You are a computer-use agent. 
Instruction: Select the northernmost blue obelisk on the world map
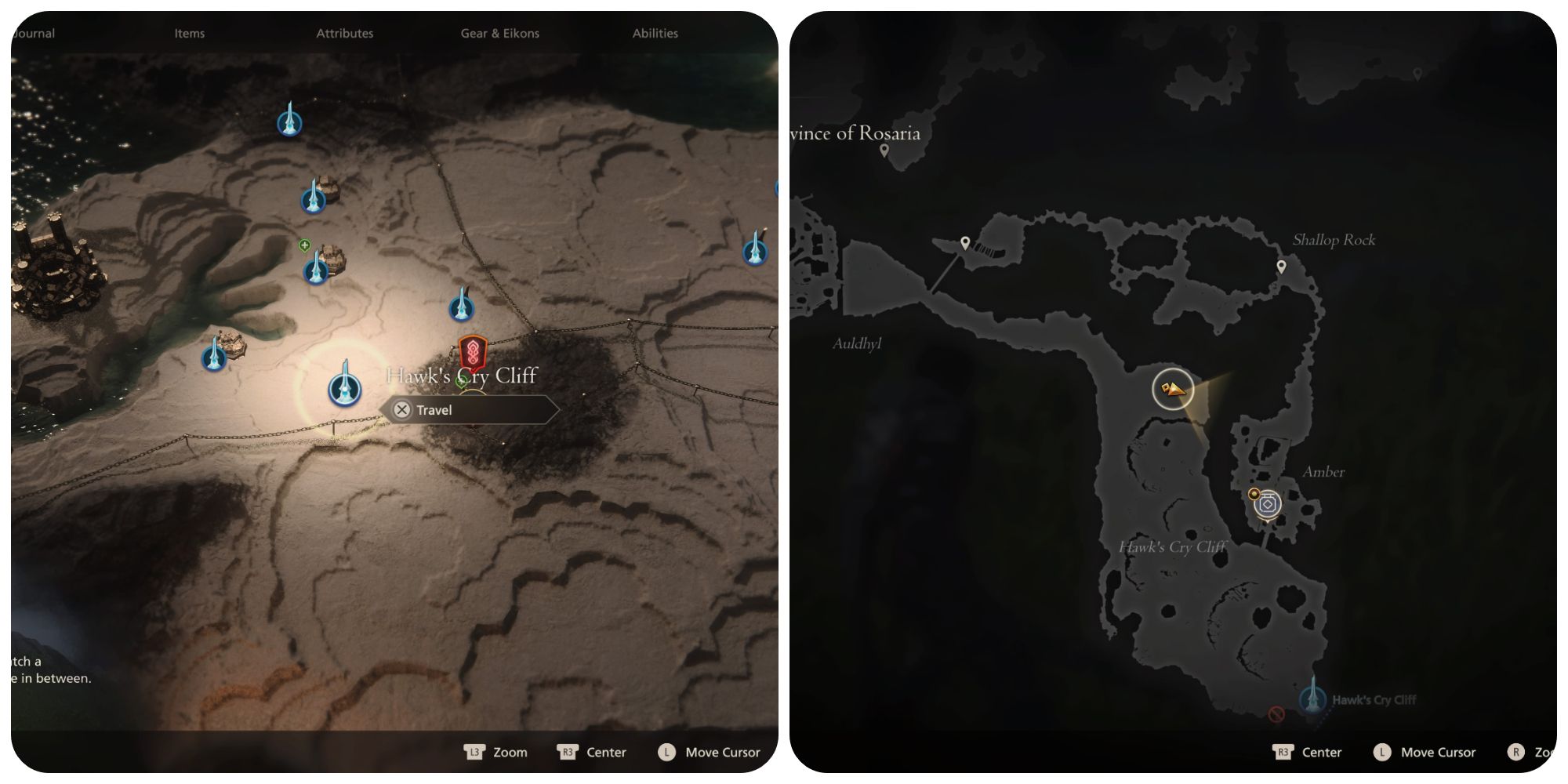pos(290,122)
